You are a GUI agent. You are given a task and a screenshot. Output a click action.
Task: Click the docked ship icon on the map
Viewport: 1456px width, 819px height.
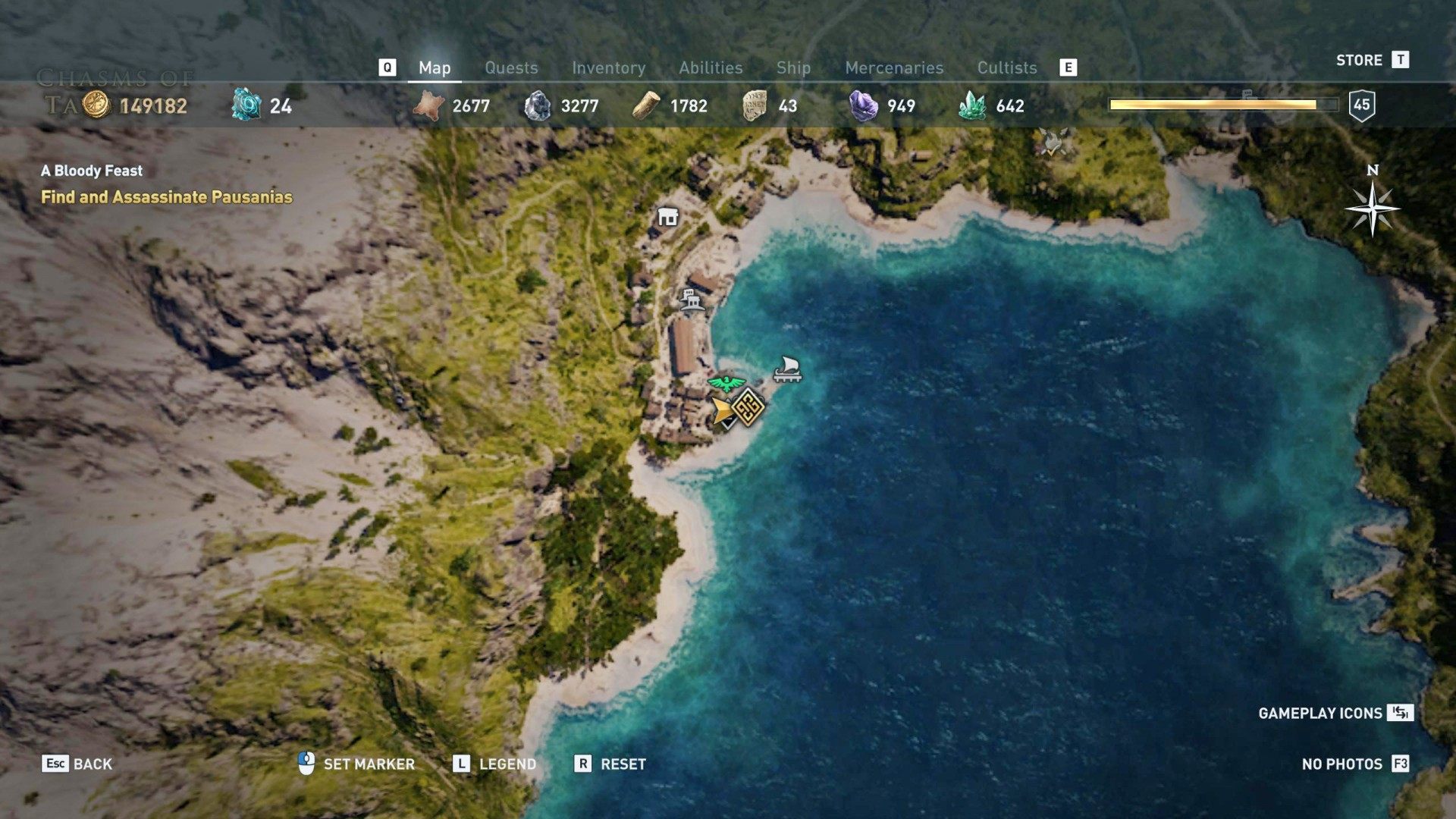pos(787,371)
